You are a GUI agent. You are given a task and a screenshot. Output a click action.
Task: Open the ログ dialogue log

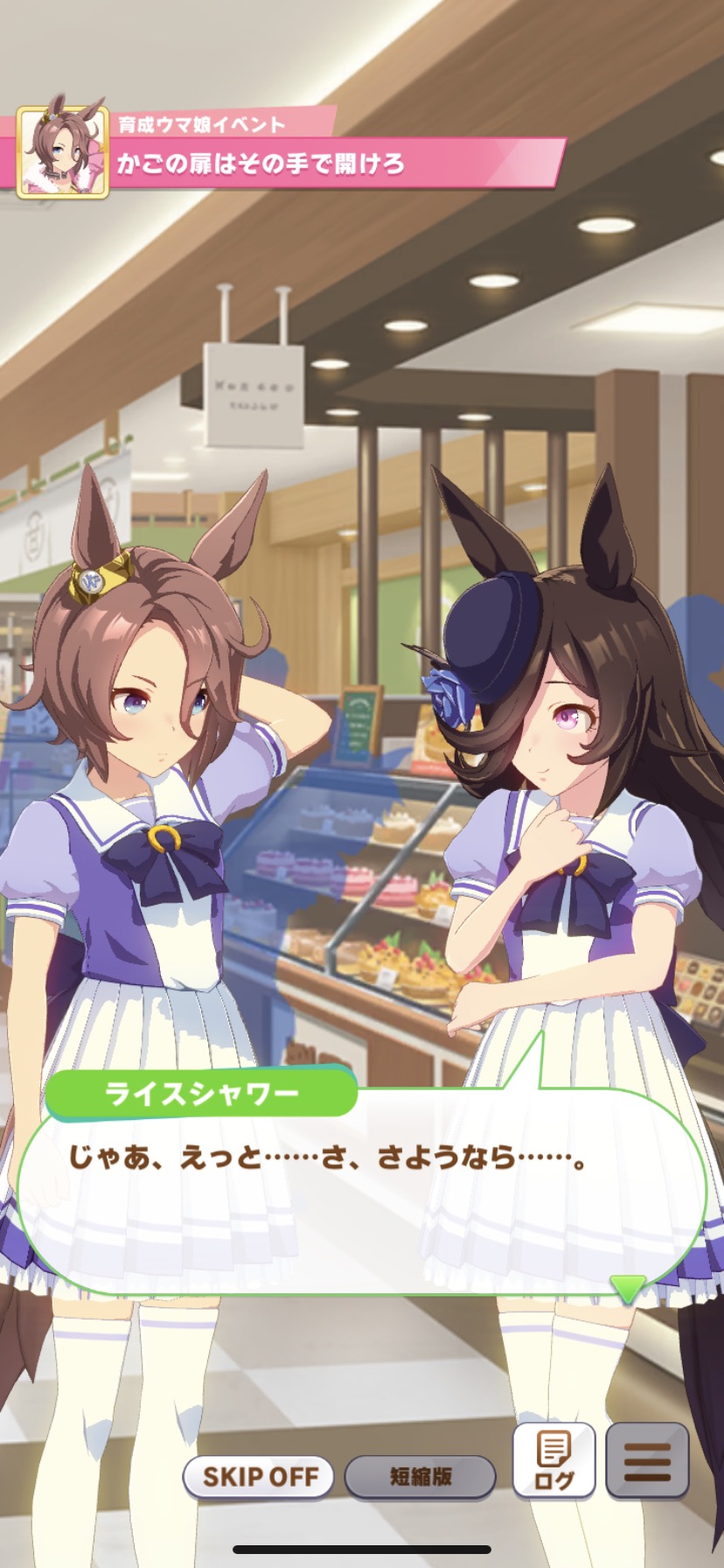tap(553, 1459)
